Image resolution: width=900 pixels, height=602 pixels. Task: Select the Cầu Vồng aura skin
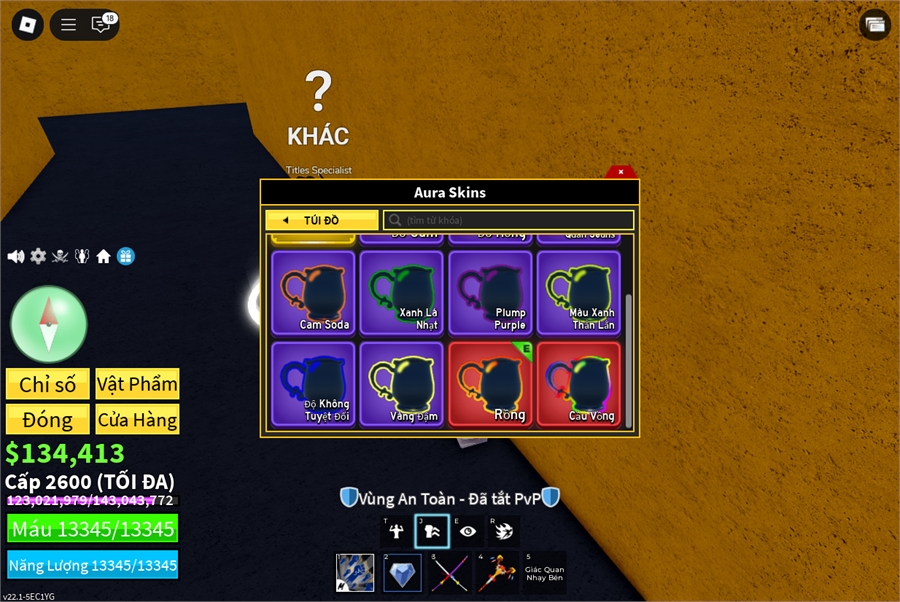click(578, 384)
